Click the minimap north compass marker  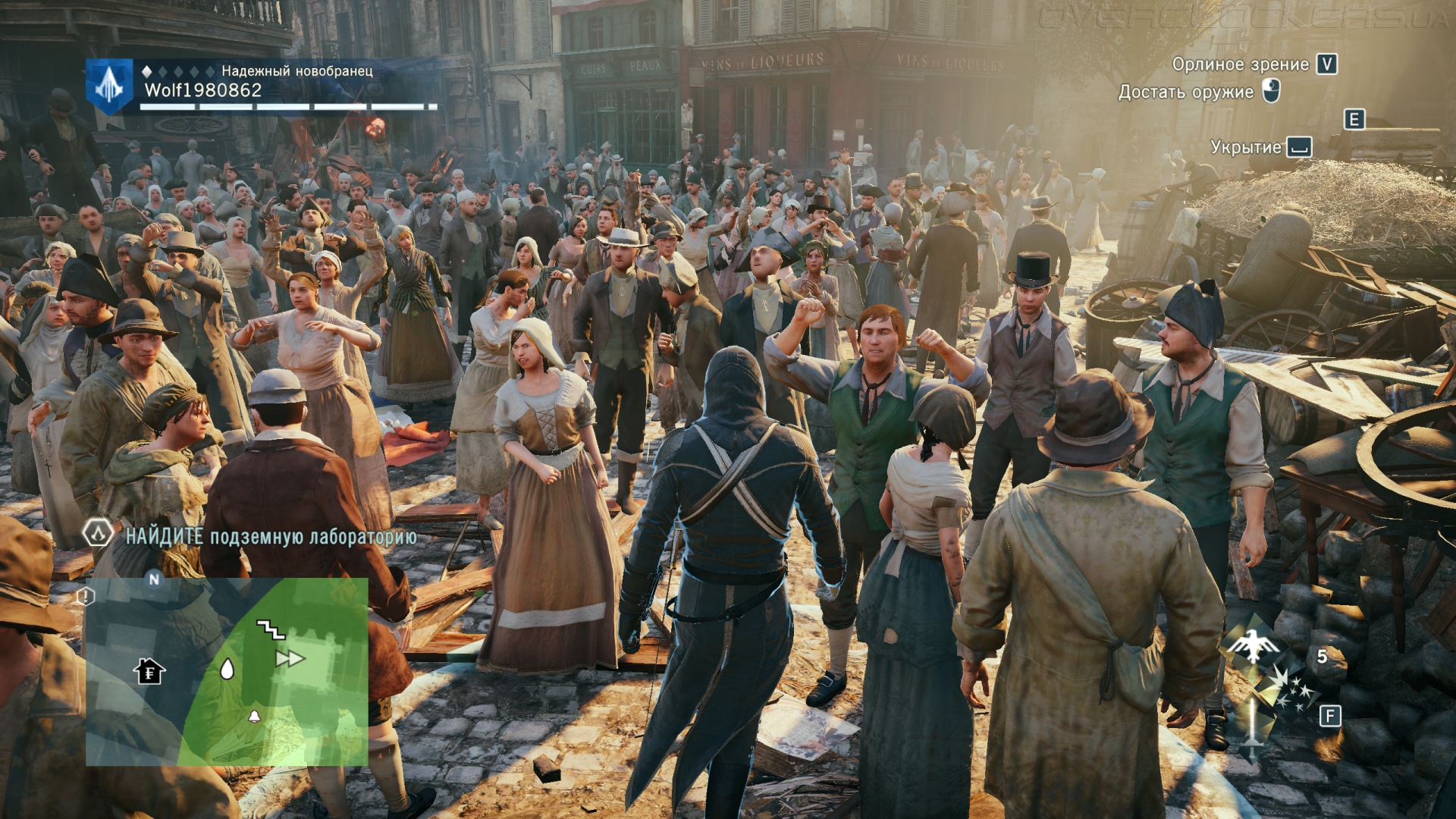155,579
